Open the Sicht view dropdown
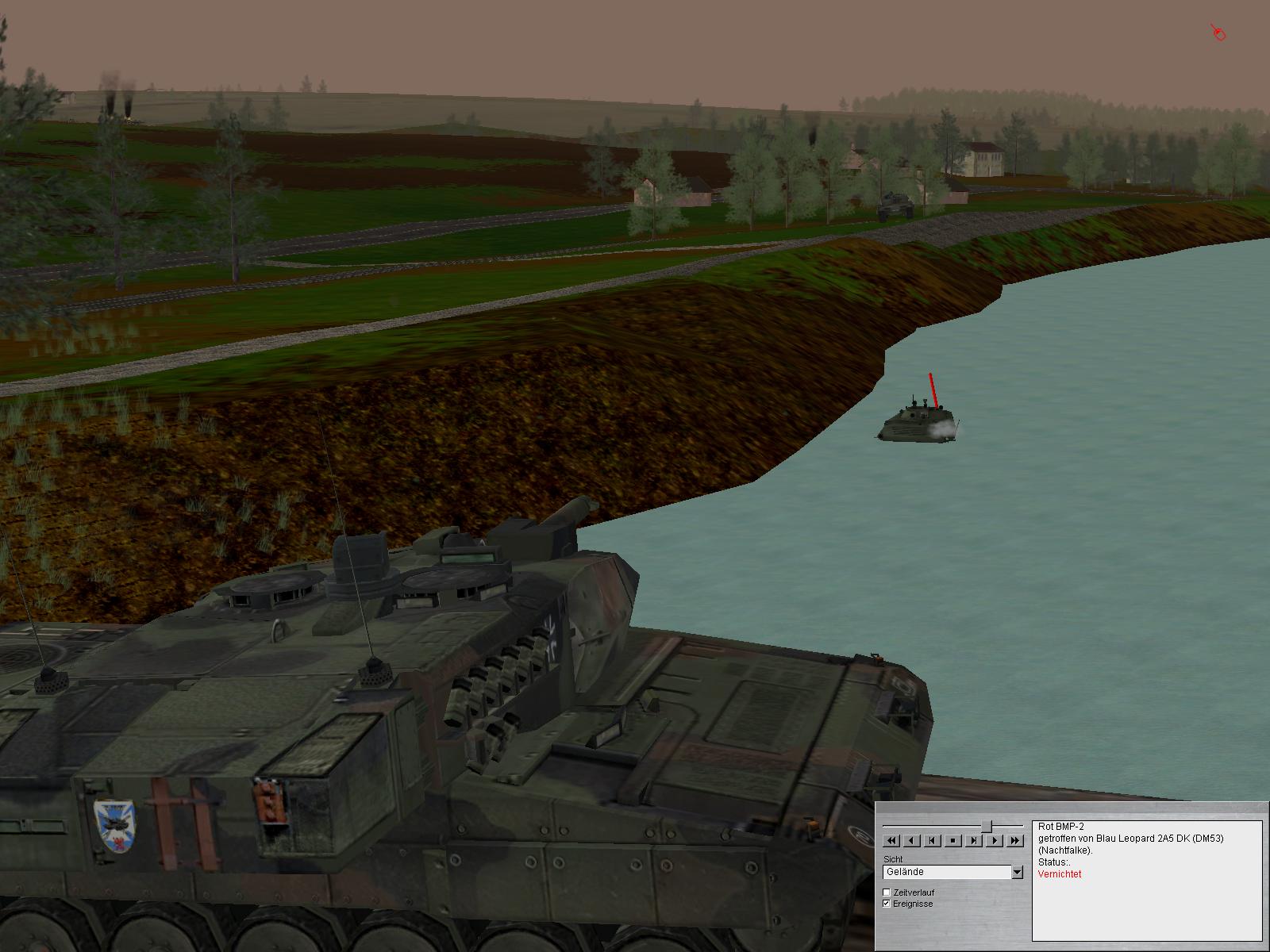Screen dimensions: 1270x952 (1017, 873)
